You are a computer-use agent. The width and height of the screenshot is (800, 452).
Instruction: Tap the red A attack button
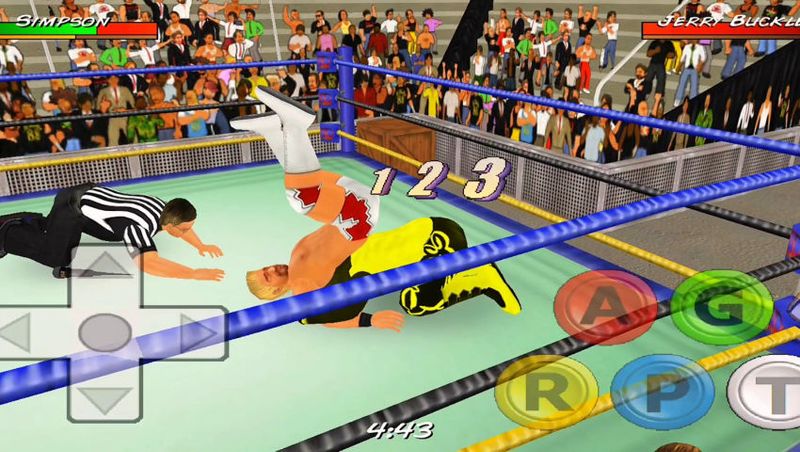[x=605, y=307]
